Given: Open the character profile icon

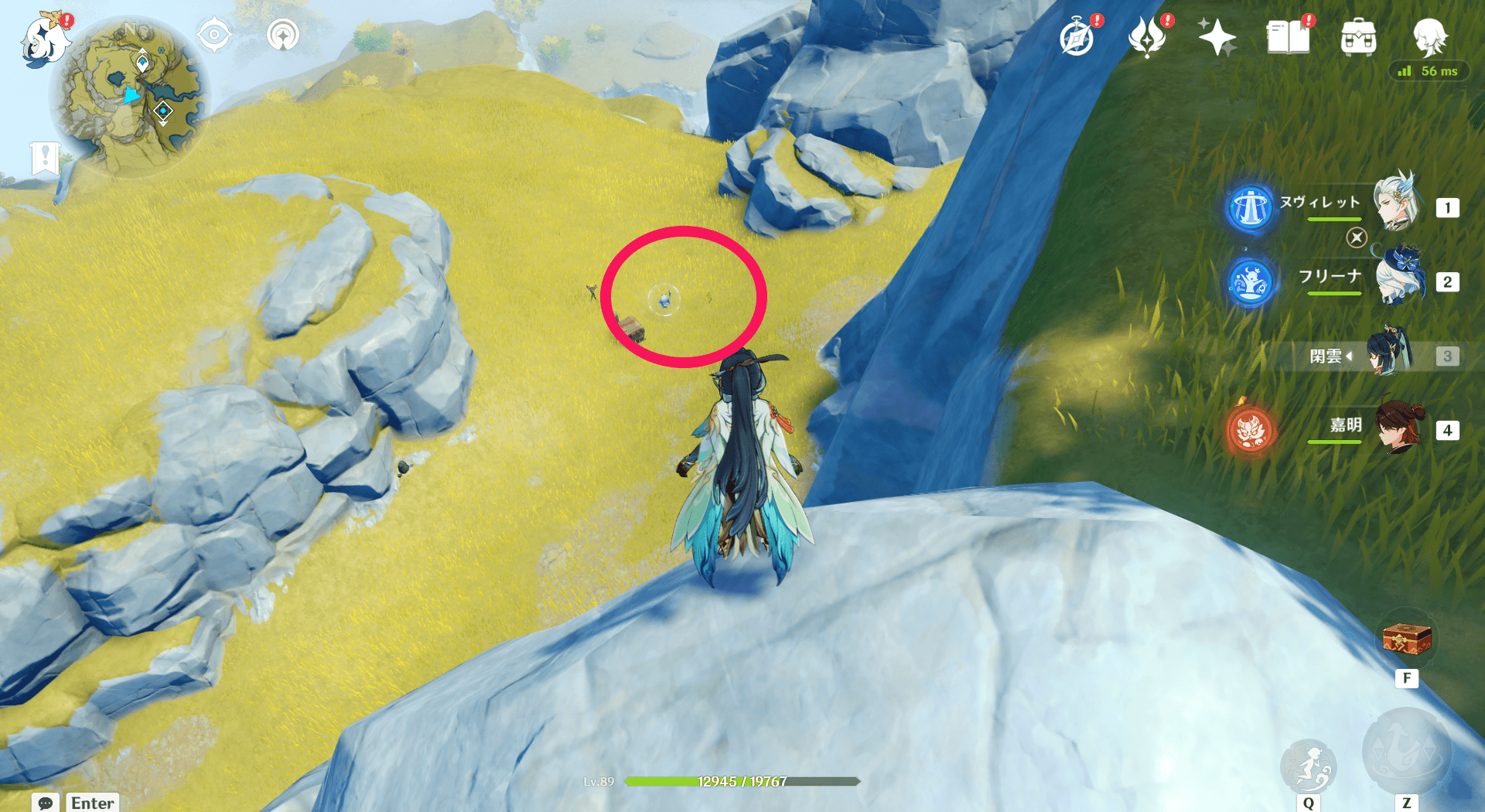Looking at the screenshot, I should point(1433,36).
